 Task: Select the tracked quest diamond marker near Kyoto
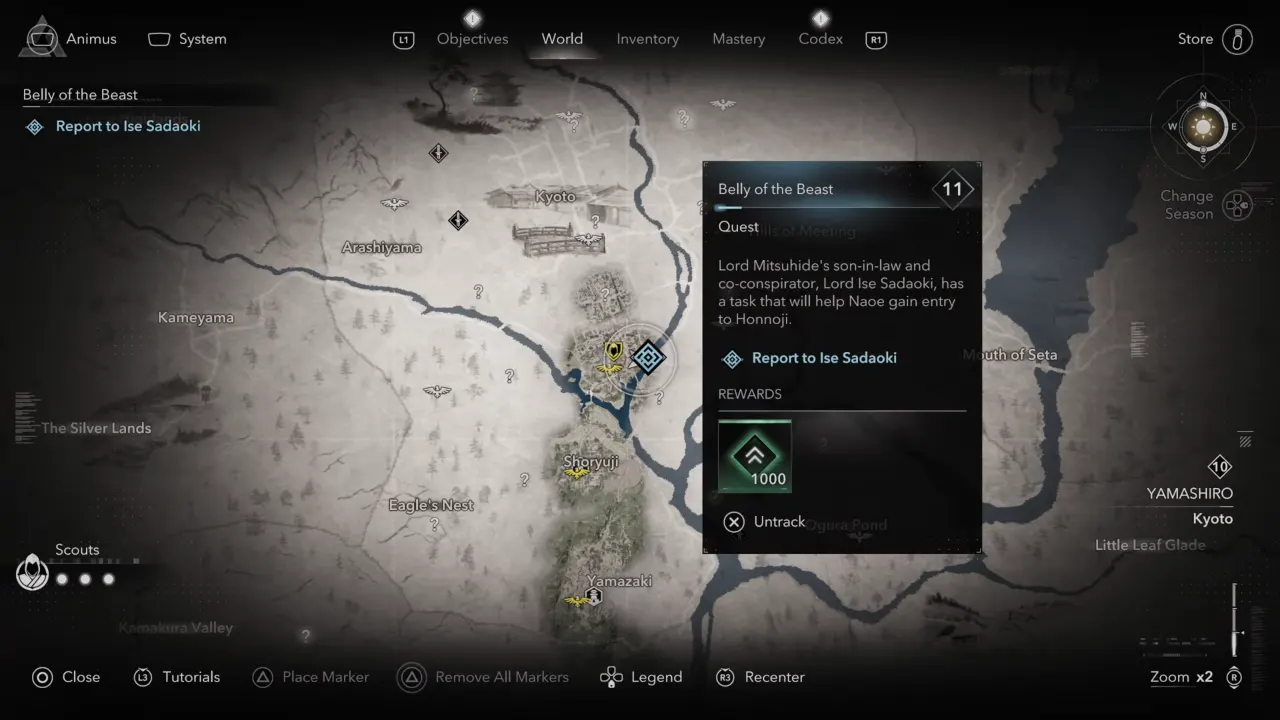(x=647, y=356)
